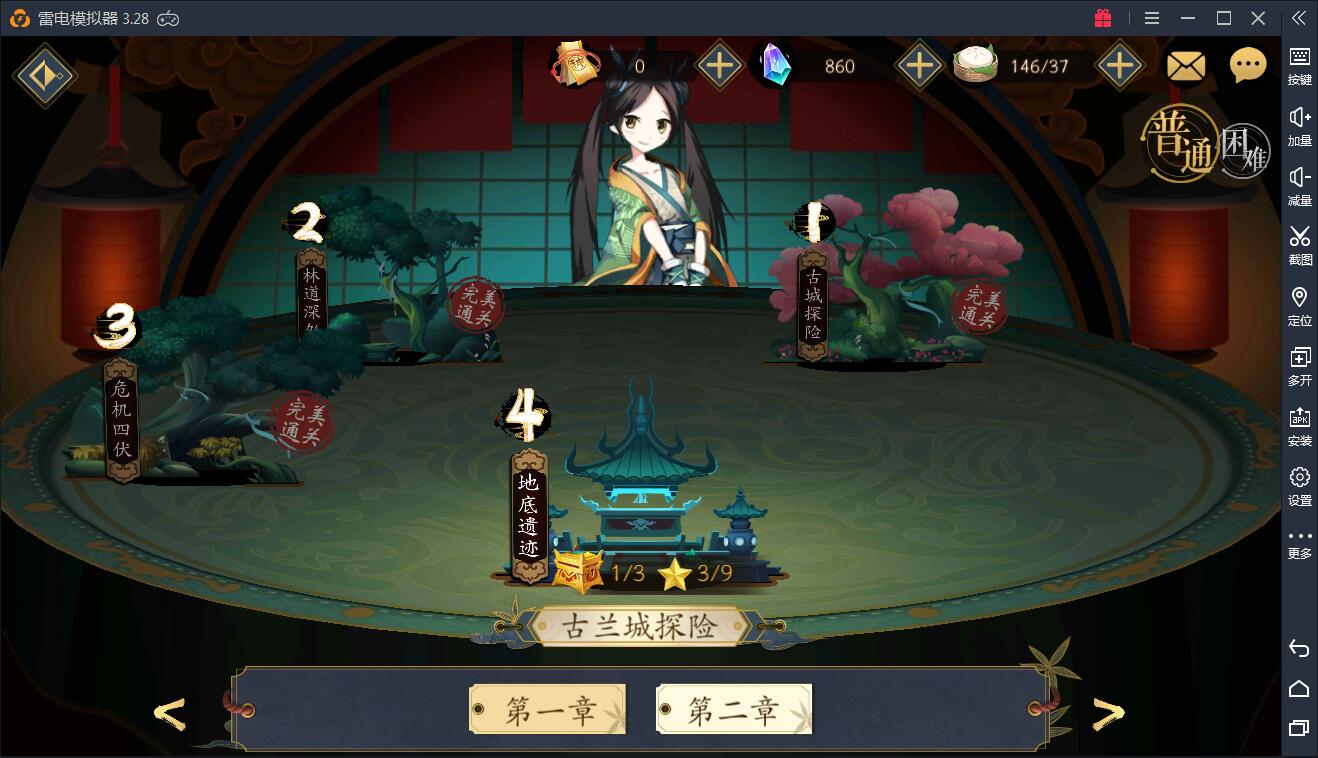Switch to the 第二章 chapter tab

[733, 706]
